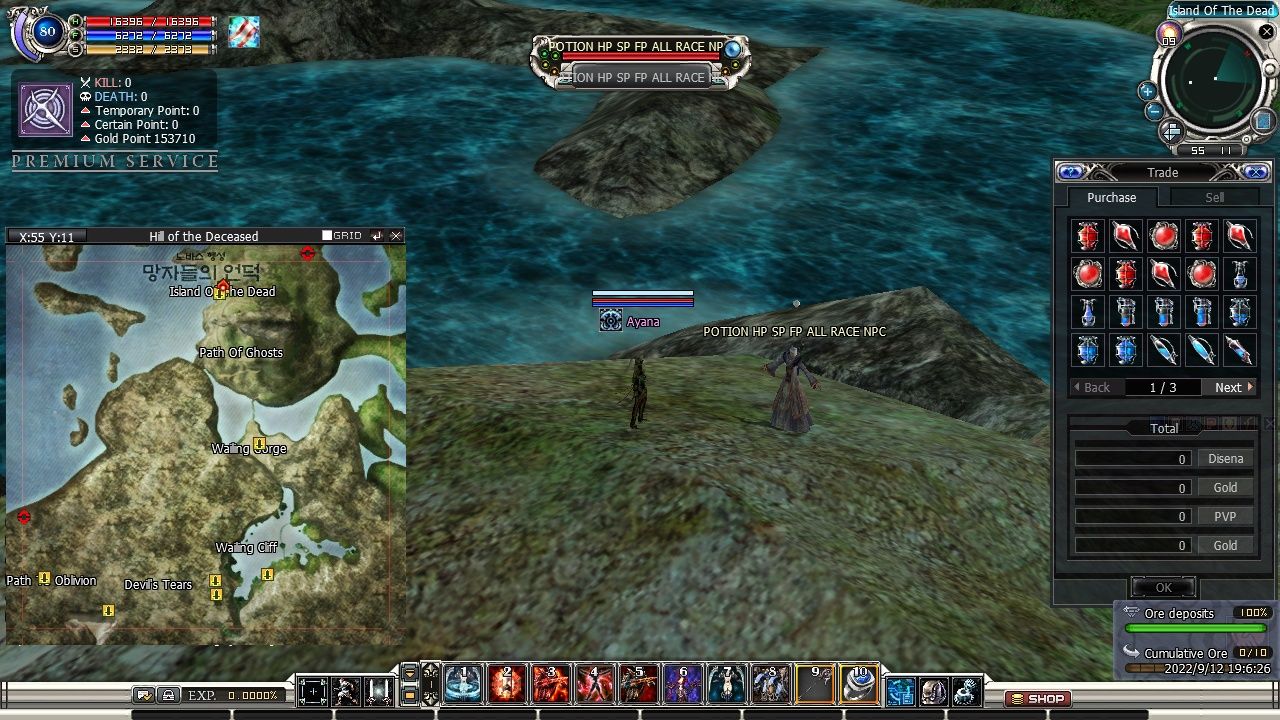Click the return arrow icon beside GRID label
This screenshot has height=720, width=1280.
click(x=377, y=235)
